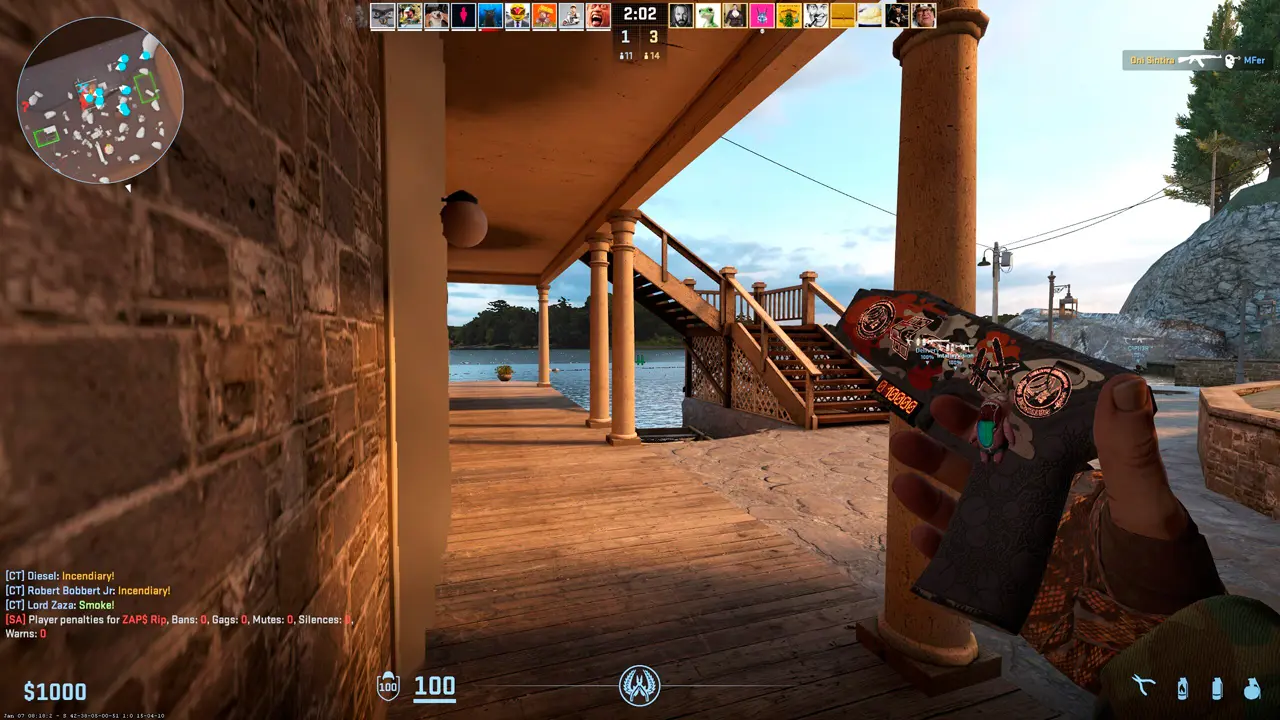Select the red figure on black avatar

[464, 15]
